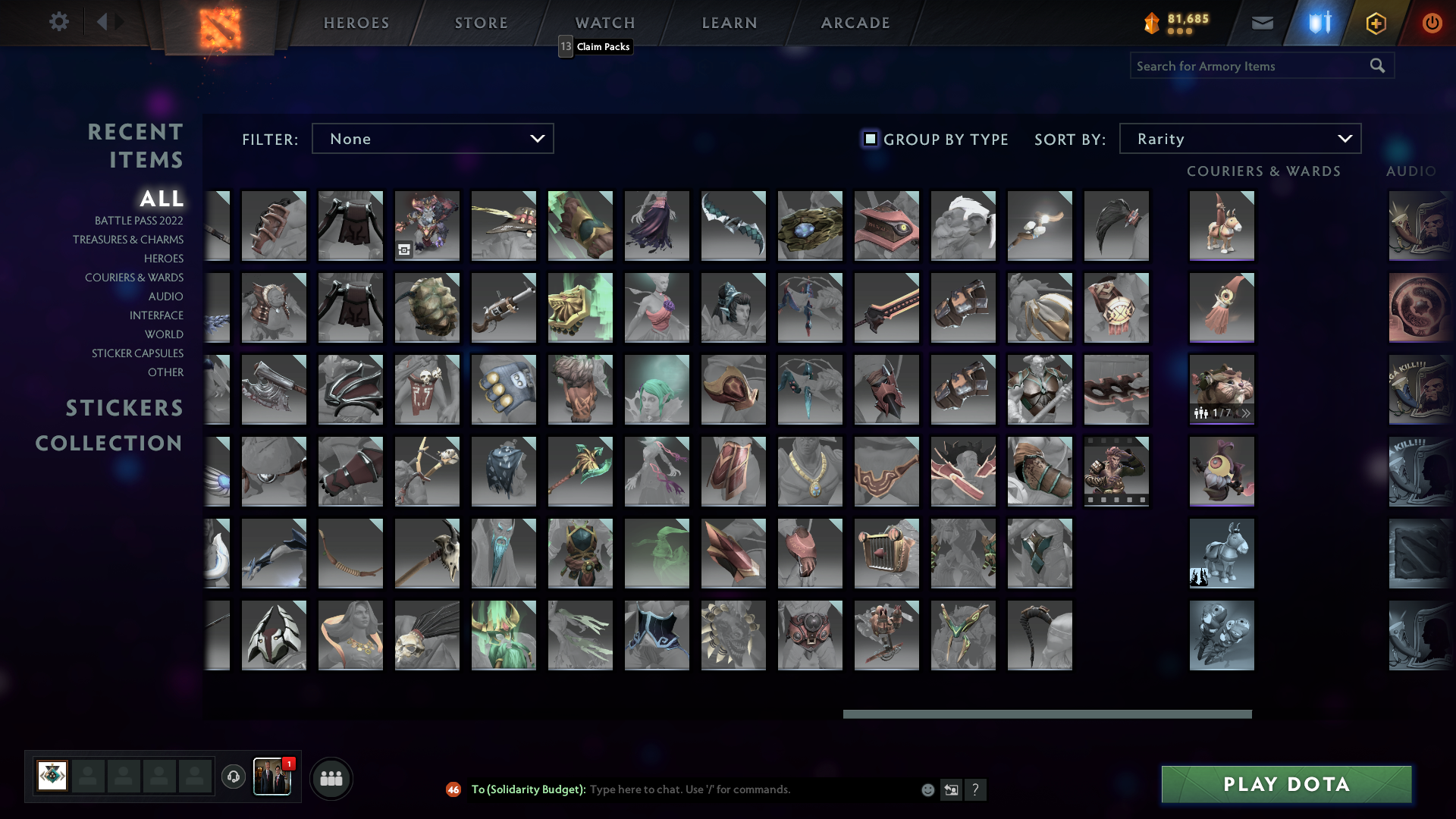Open the HEROES tab in the top bar

click(x=356, y=22)
